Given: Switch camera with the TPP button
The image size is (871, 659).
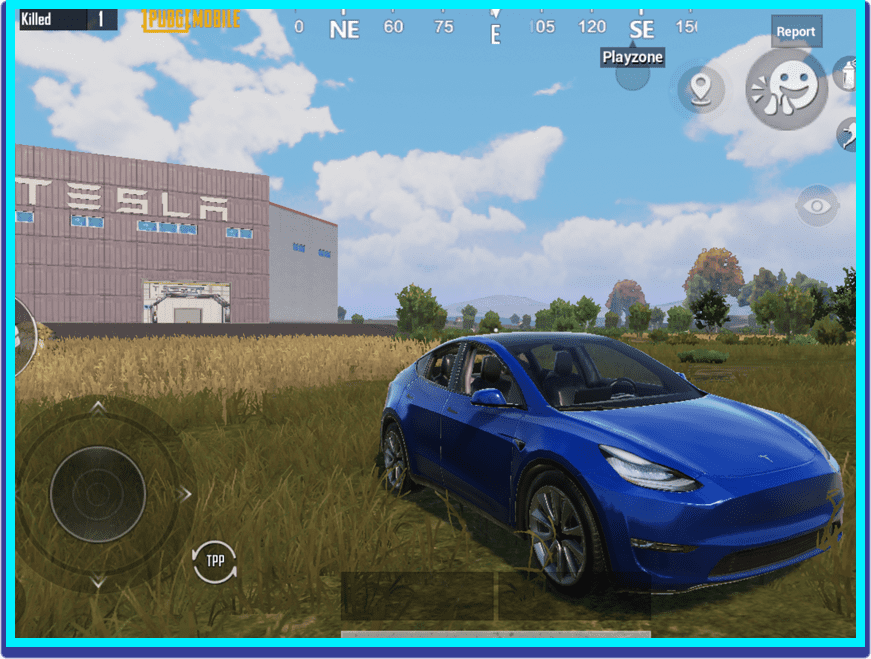Looking at the screenshot, I should 215,561.
